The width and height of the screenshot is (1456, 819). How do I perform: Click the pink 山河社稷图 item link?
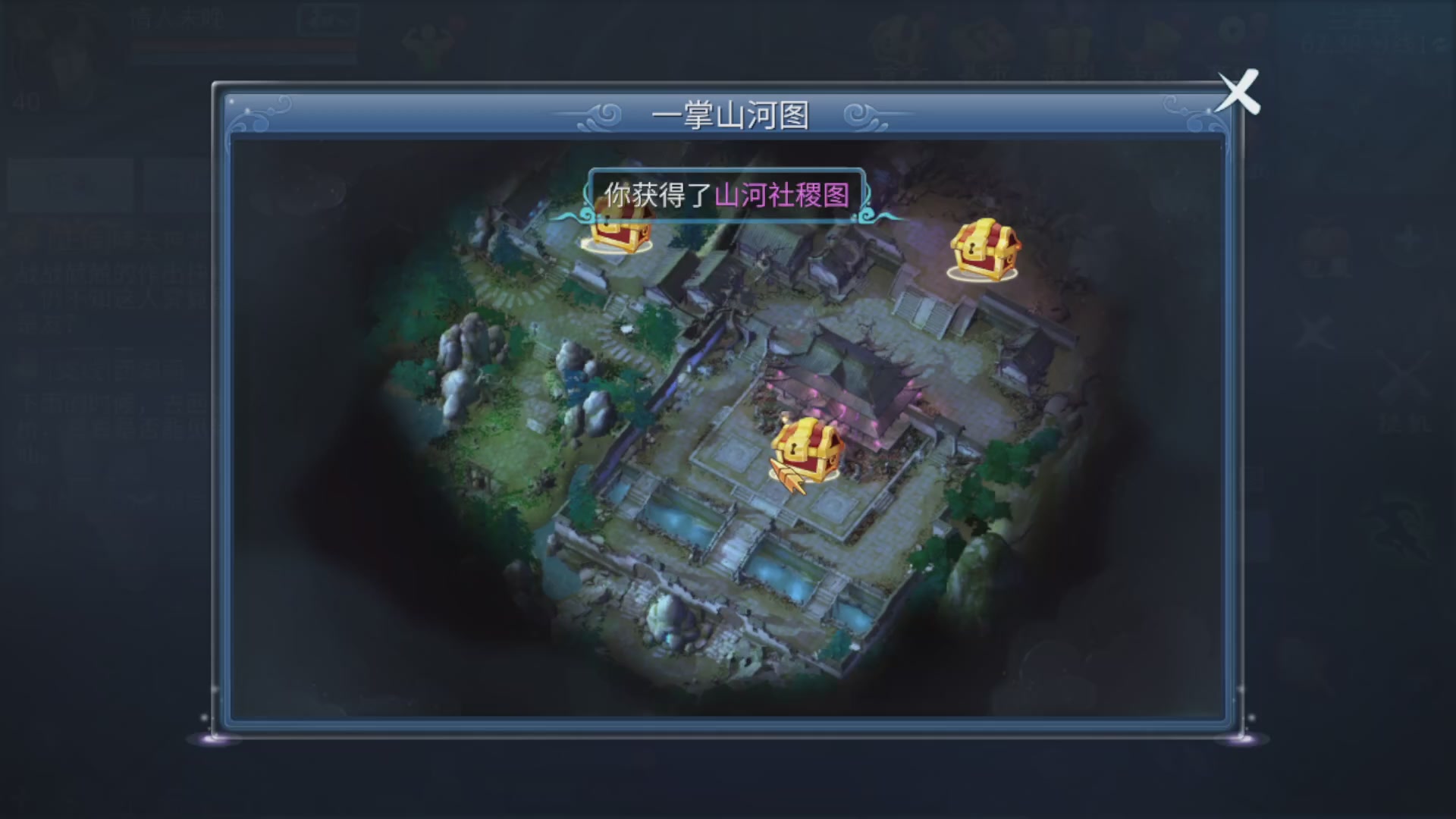click(785, 196)
